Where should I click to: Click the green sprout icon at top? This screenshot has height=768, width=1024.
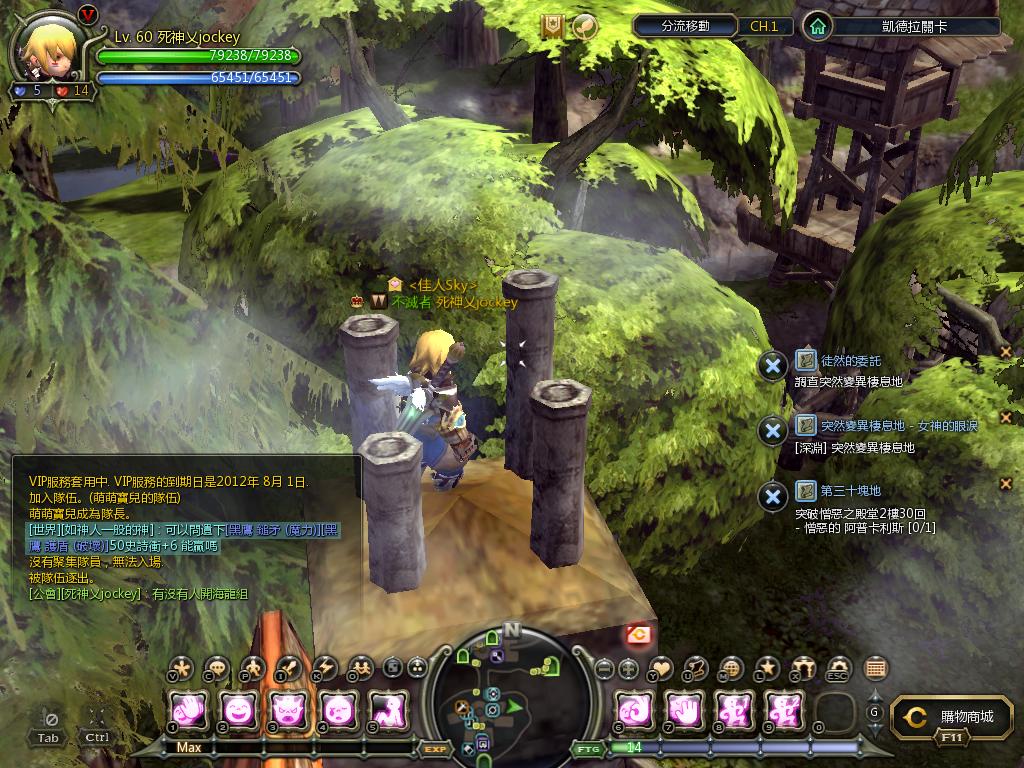click(x=584, y=27)
